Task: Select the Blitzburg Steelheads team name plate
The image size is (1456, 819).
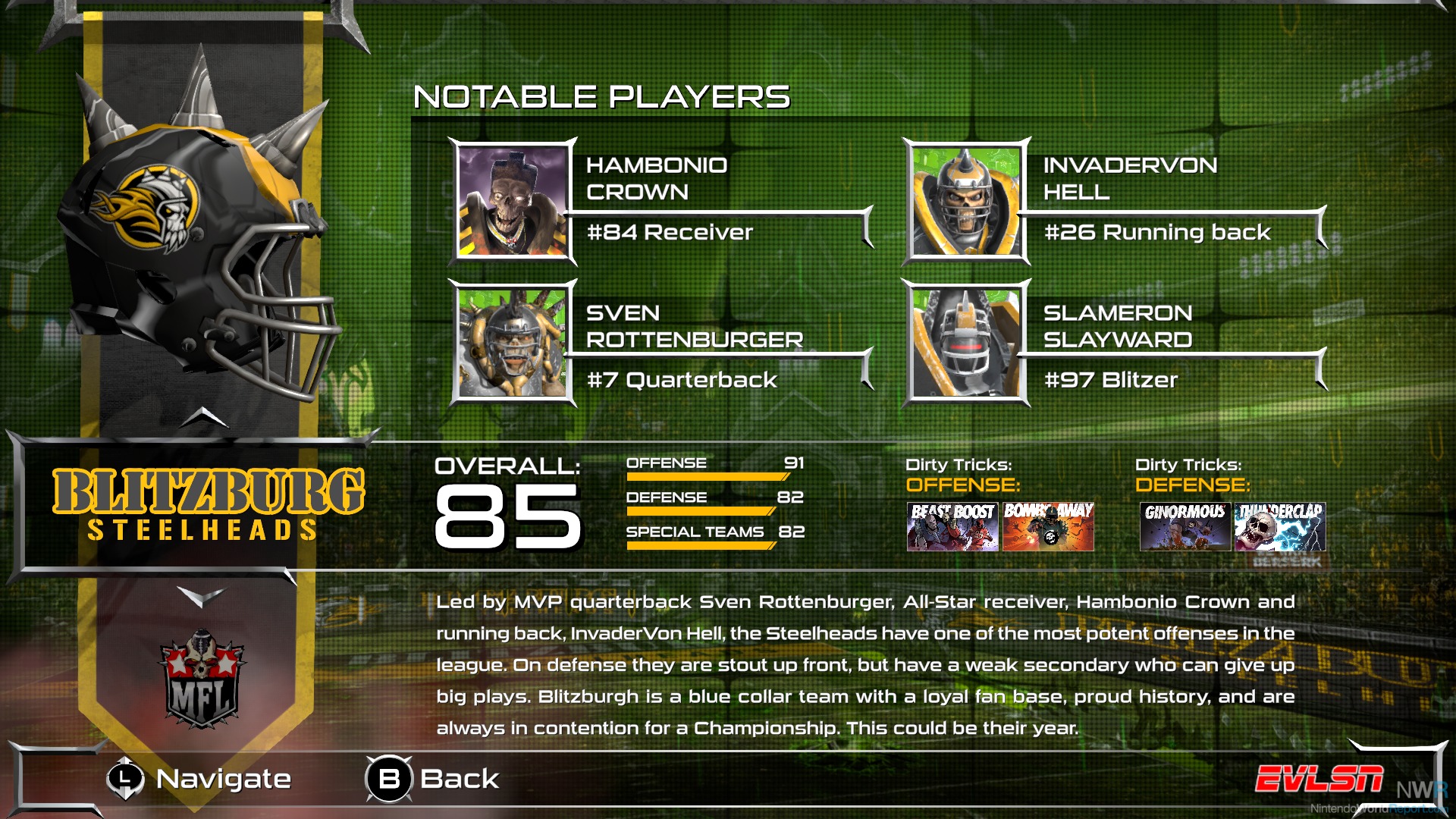Action: tap(208, 505)
